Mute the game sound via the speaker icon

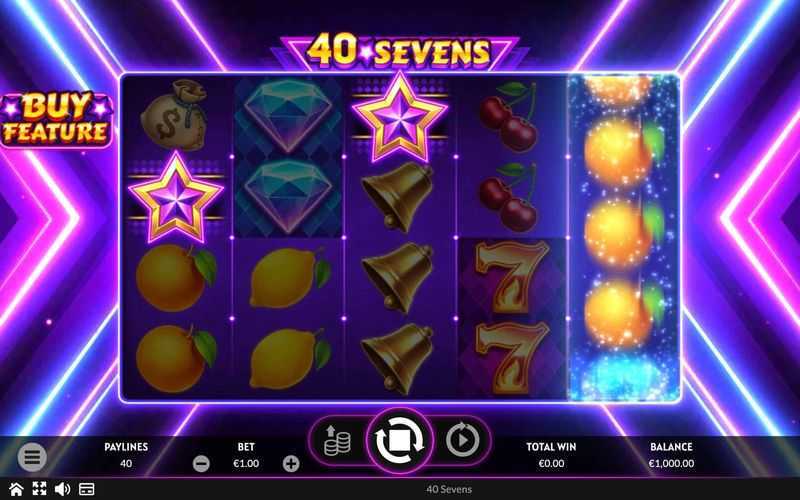tap(62, 489)
